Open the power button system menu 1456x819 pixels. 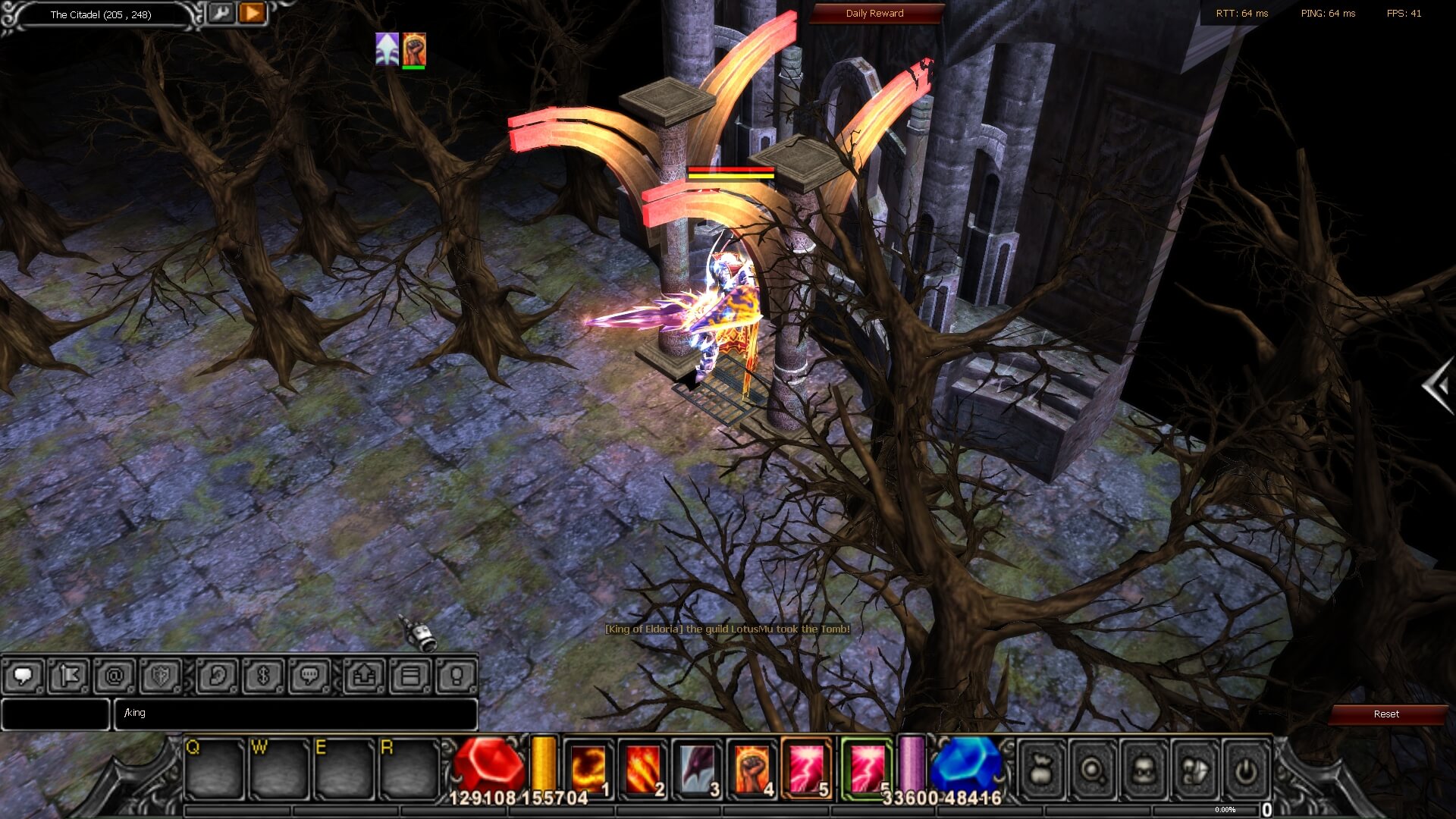tap(1245, 771)
